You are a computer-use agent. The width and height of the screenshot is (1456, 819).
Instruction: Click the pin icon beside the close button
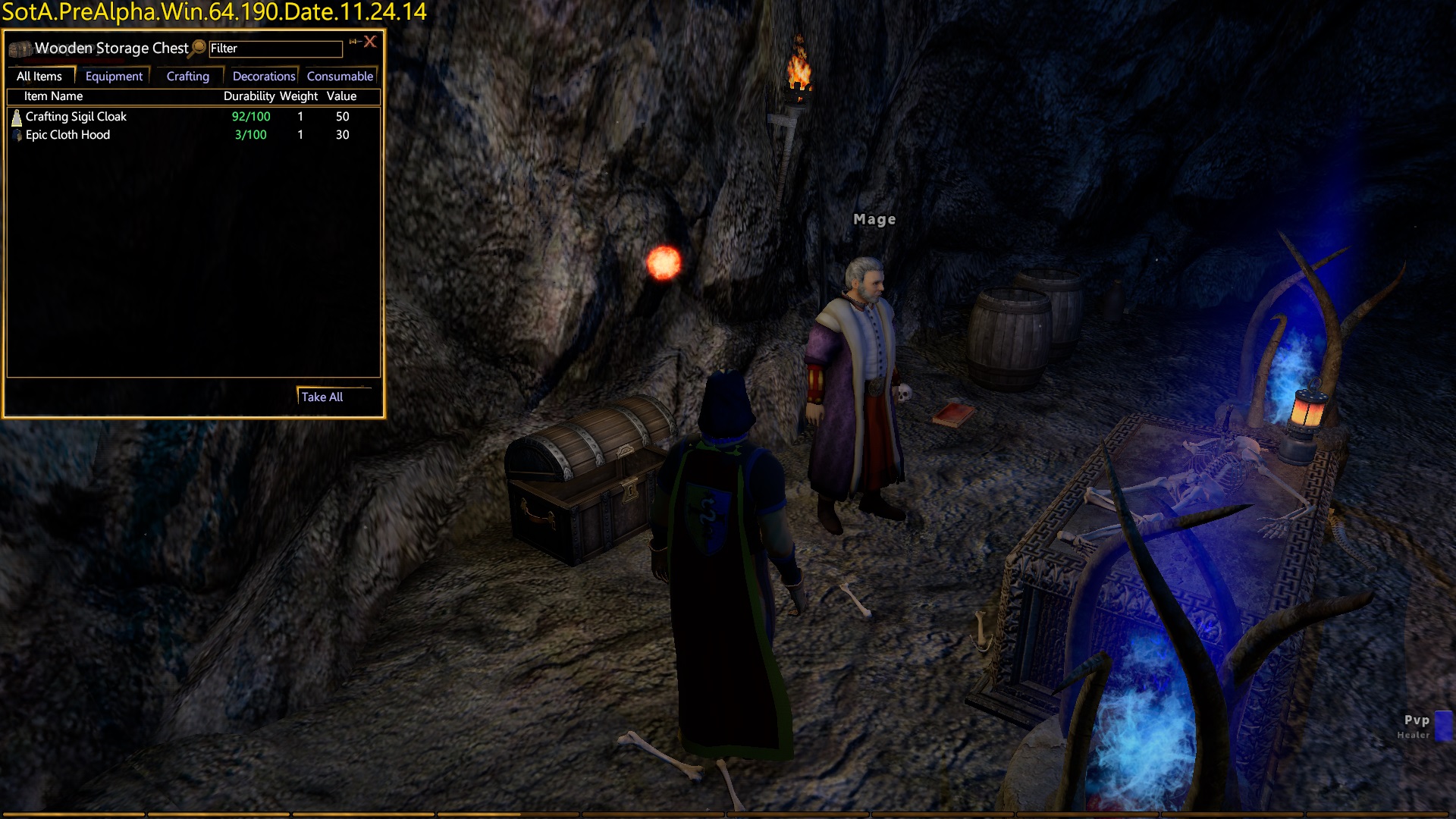[x=353, y=42]
